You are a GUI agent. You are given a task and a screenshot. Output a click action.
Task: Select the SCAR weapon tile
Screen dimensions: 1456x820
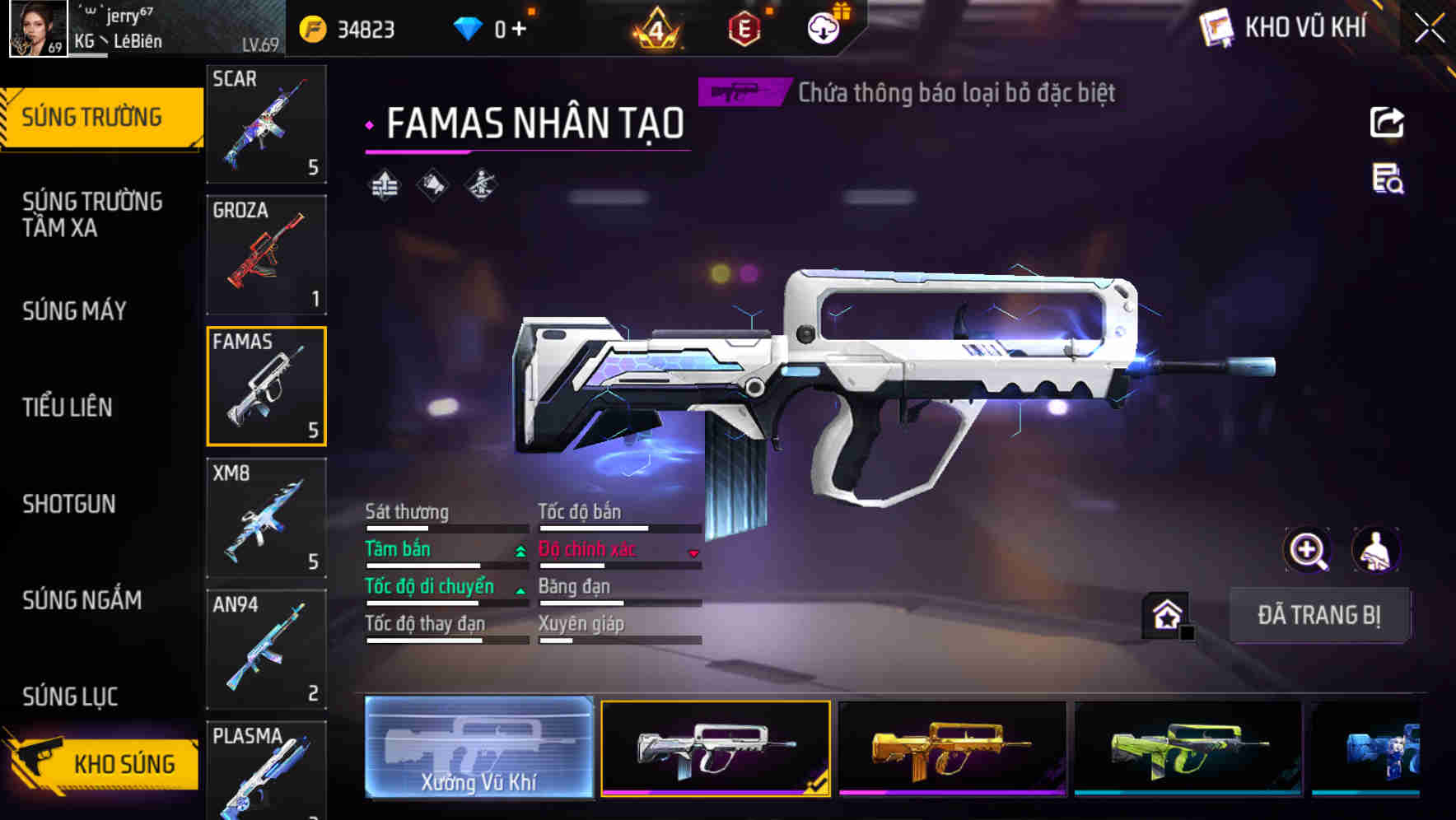click(x=266, y=123)
